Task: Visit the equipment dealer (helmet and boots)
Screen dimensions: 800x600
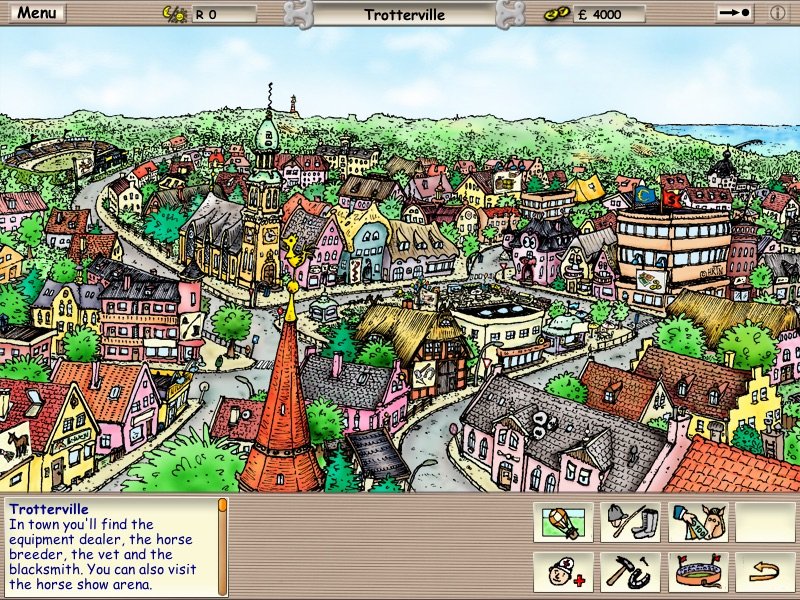Action: pos(631,521)
